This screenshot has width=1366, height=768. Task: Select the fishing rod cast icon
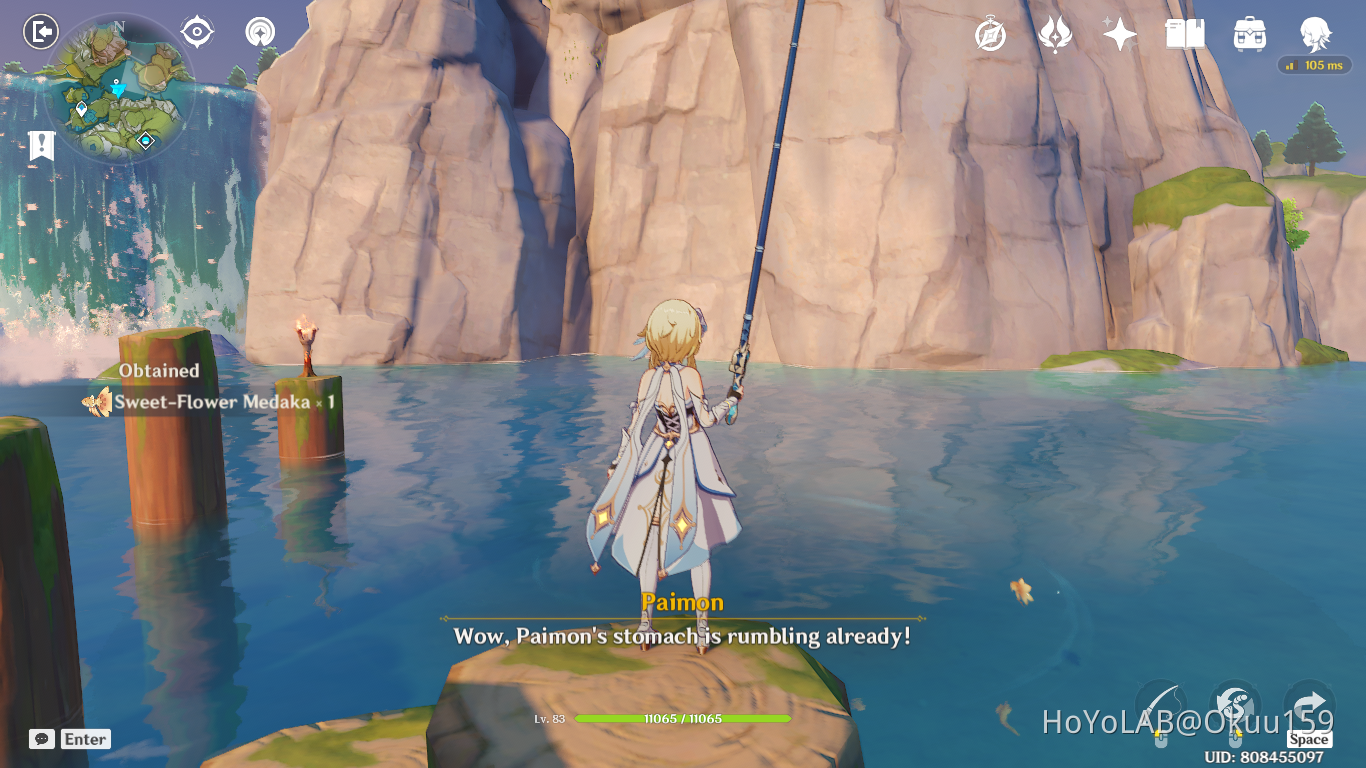(x=1160, y=700)
